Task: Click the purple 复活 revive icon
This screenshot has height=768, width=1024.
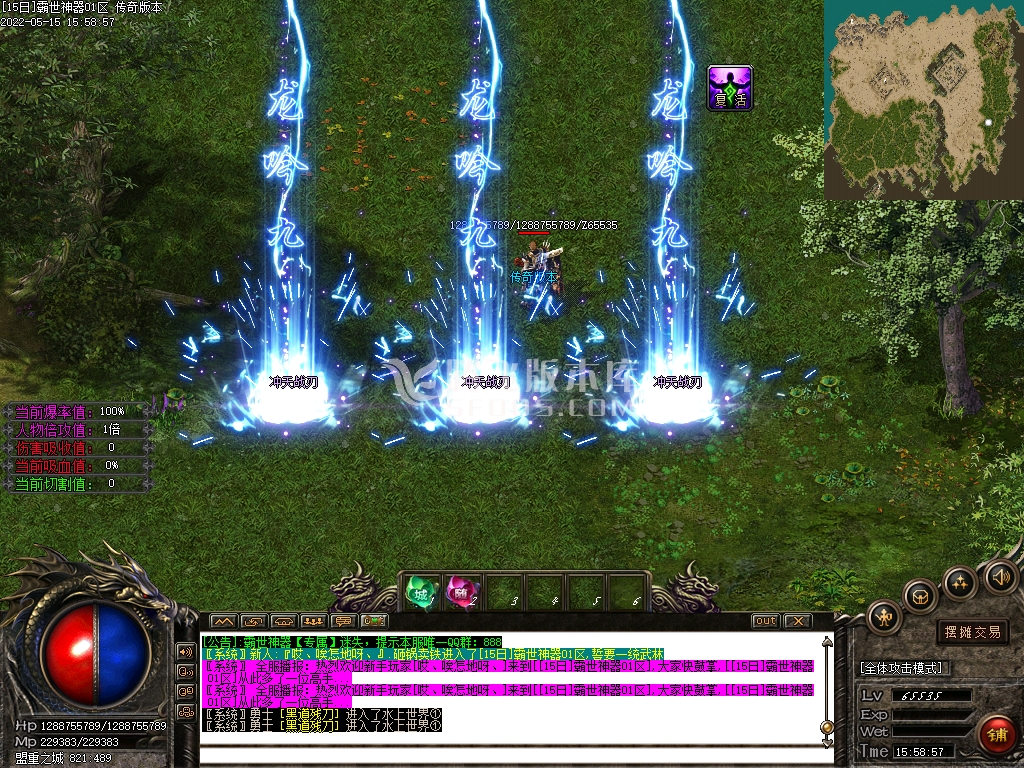Action: click(730, 87)
